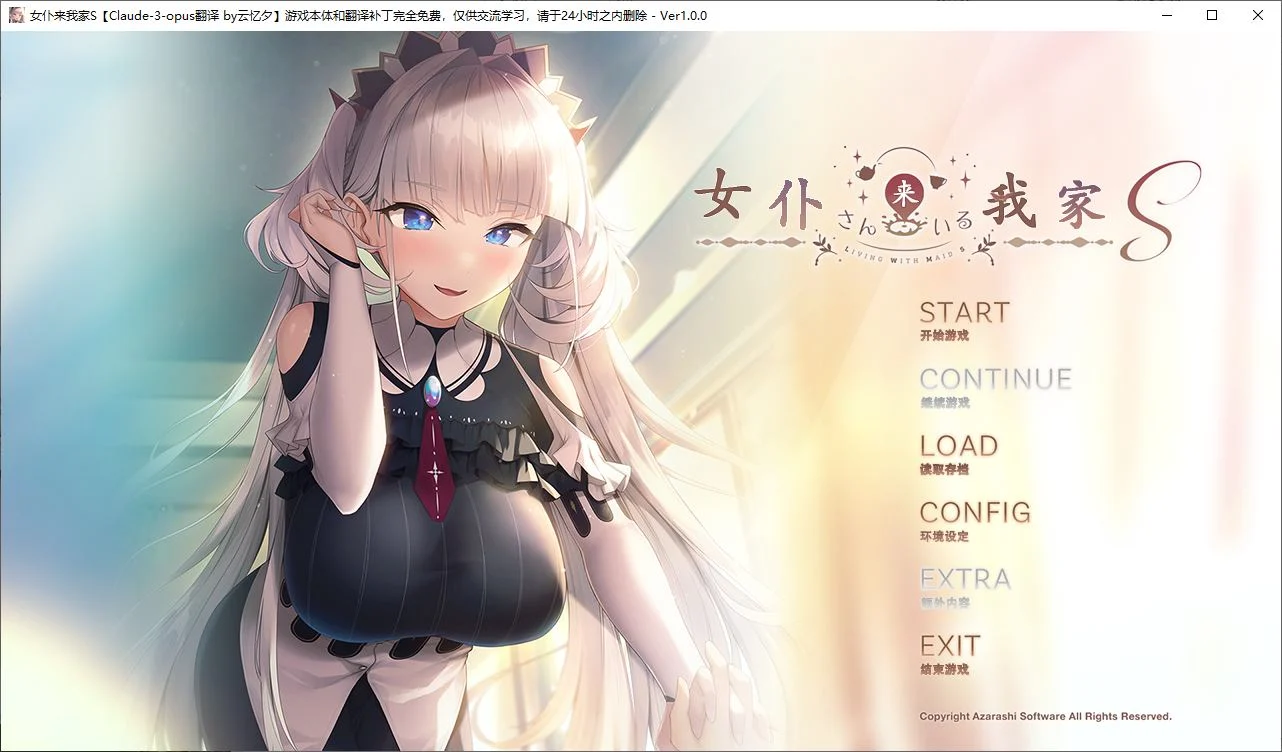The image size is (1282, 752).
Task: Minimize the game window
Action: [1166, 15]
